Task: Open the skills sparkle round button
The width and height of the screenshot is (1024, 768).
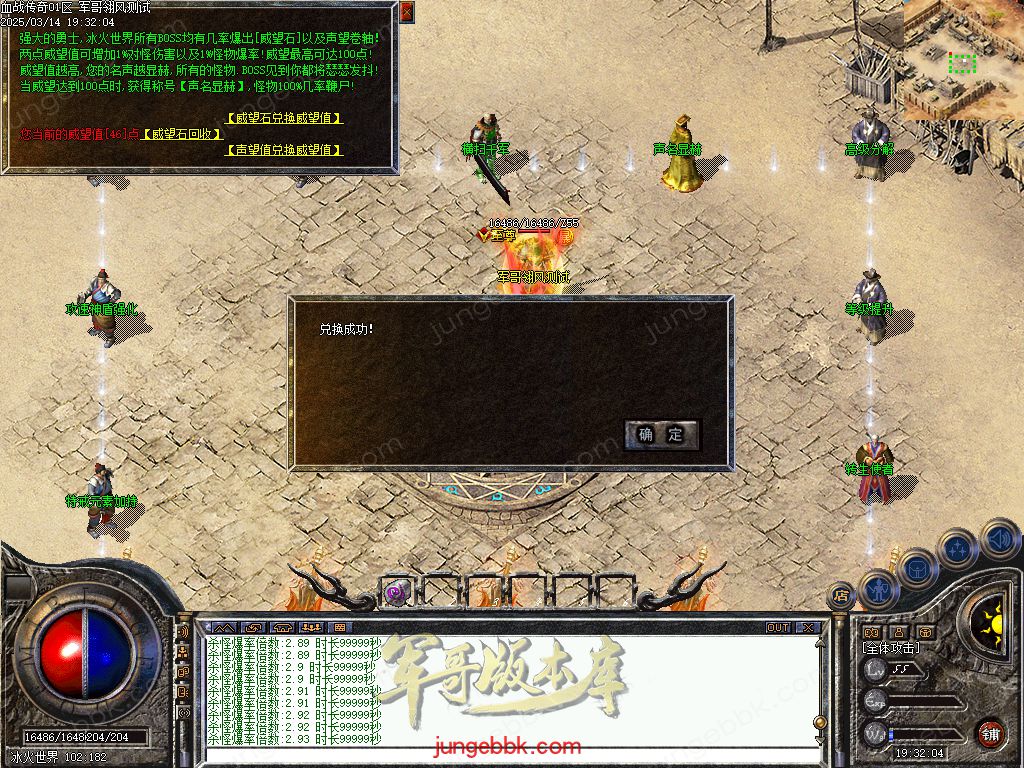Action: tap(958, 549)
